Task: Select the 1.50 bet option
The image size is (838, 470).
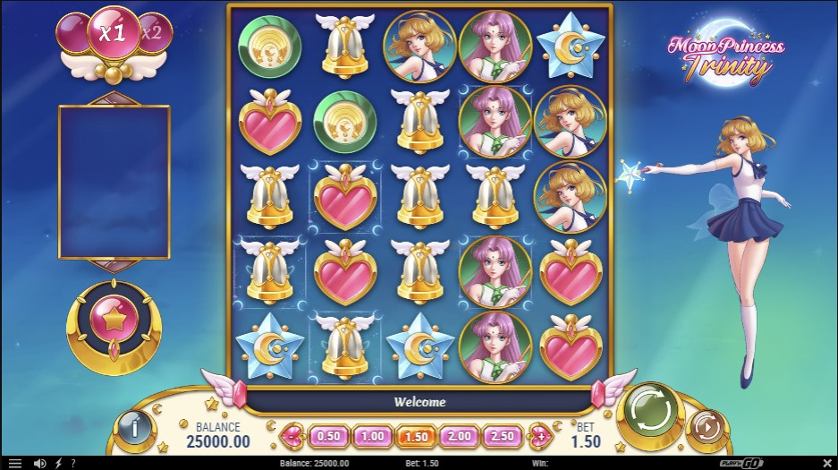Action: [x=415, y=436]
